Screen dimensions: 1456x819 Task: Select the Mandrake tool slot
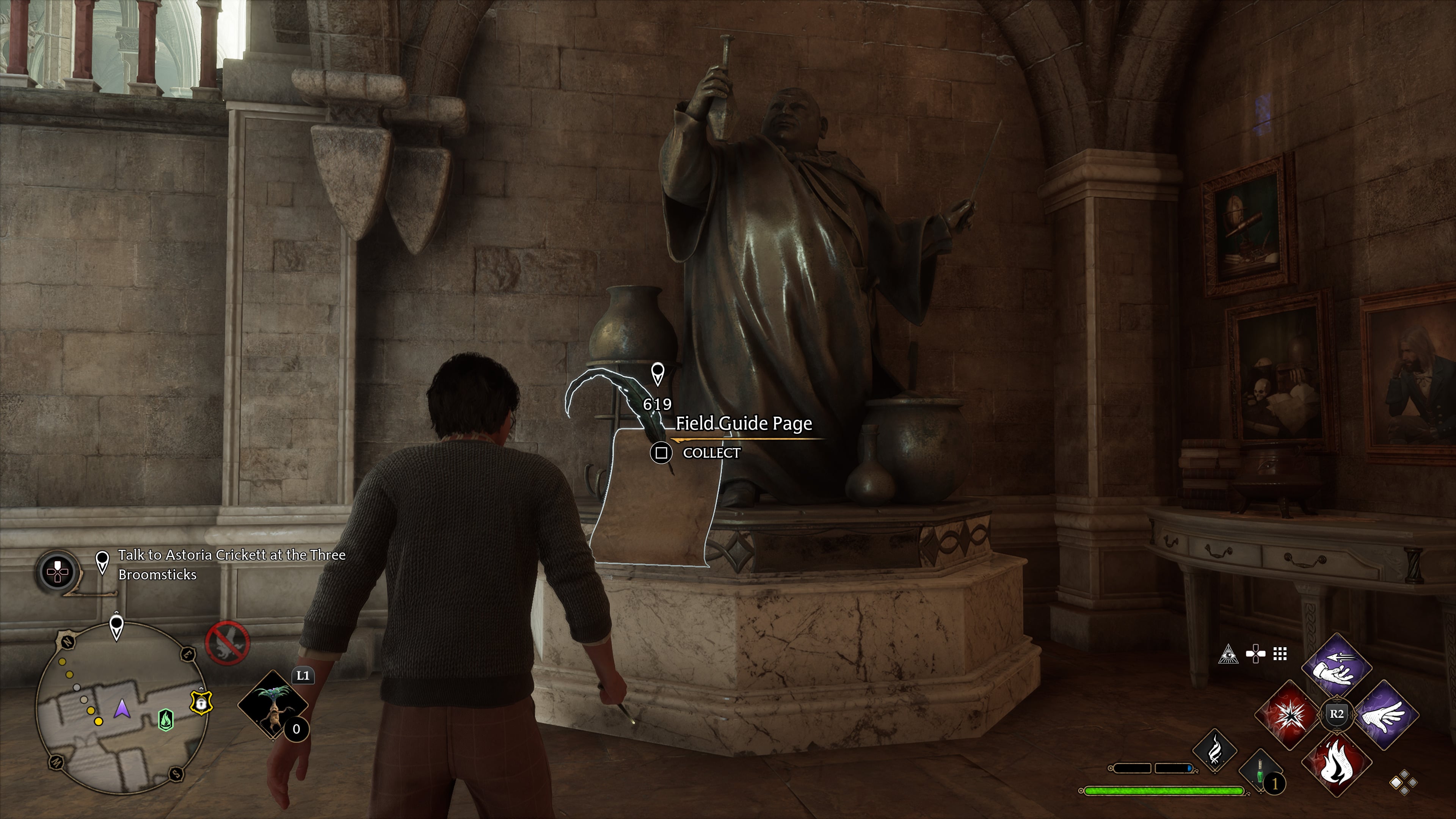click(x=273, y=704)
